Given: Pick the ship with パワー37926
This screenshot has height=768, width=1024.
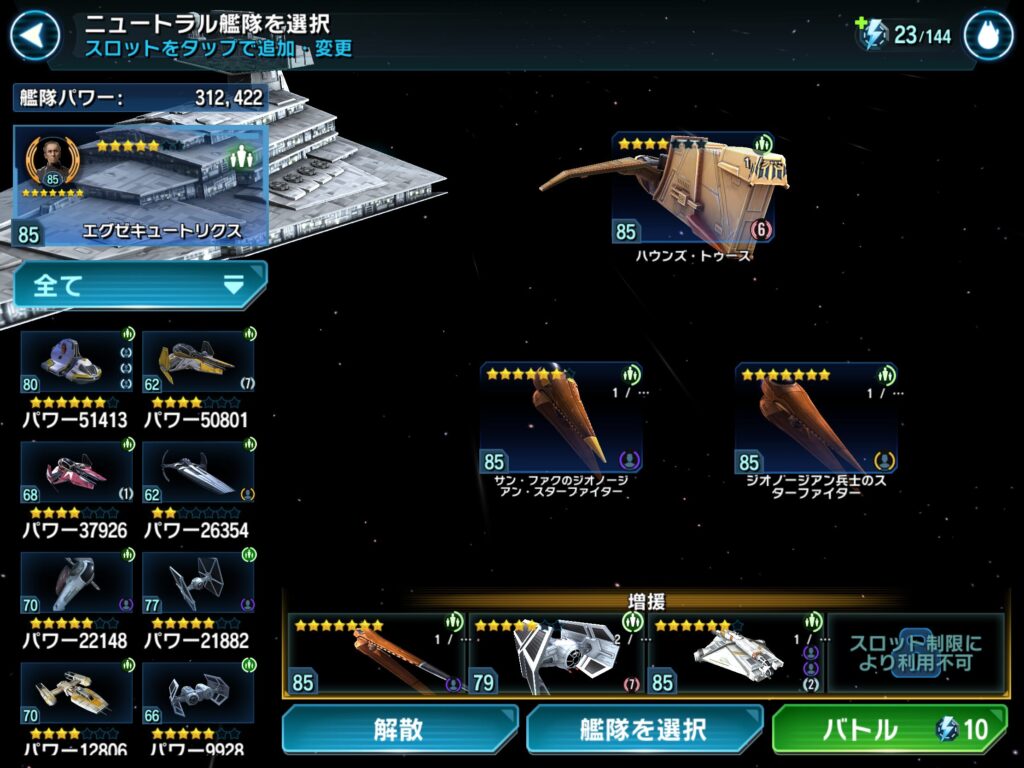Looking at the screenshot, I should coord(77,473).
